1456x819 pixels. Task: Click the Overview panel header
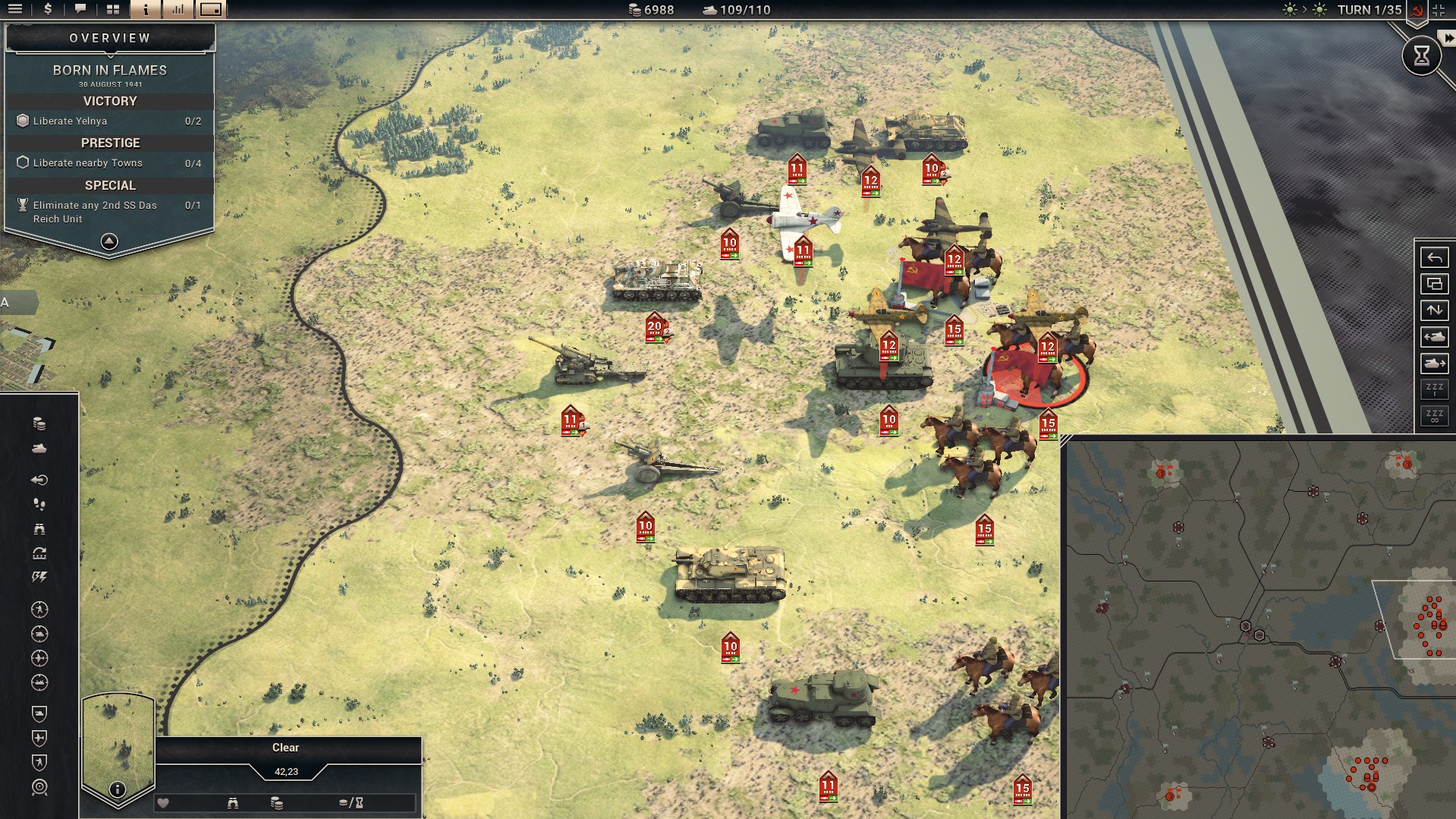point(110,38)
